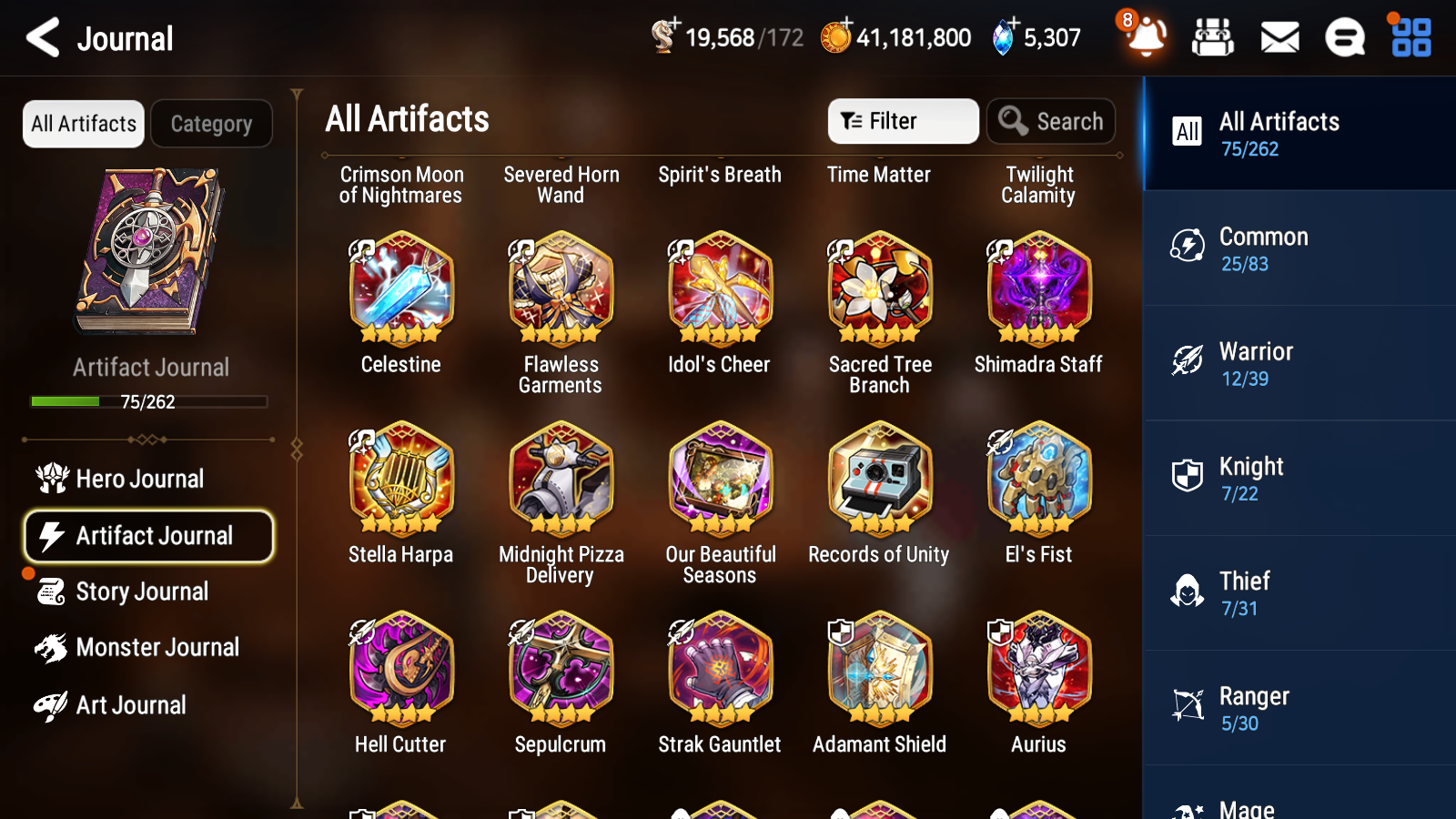Select the All Artifacts toggle
This screenshot has height=819, width=1456.
tap(82, 124)
